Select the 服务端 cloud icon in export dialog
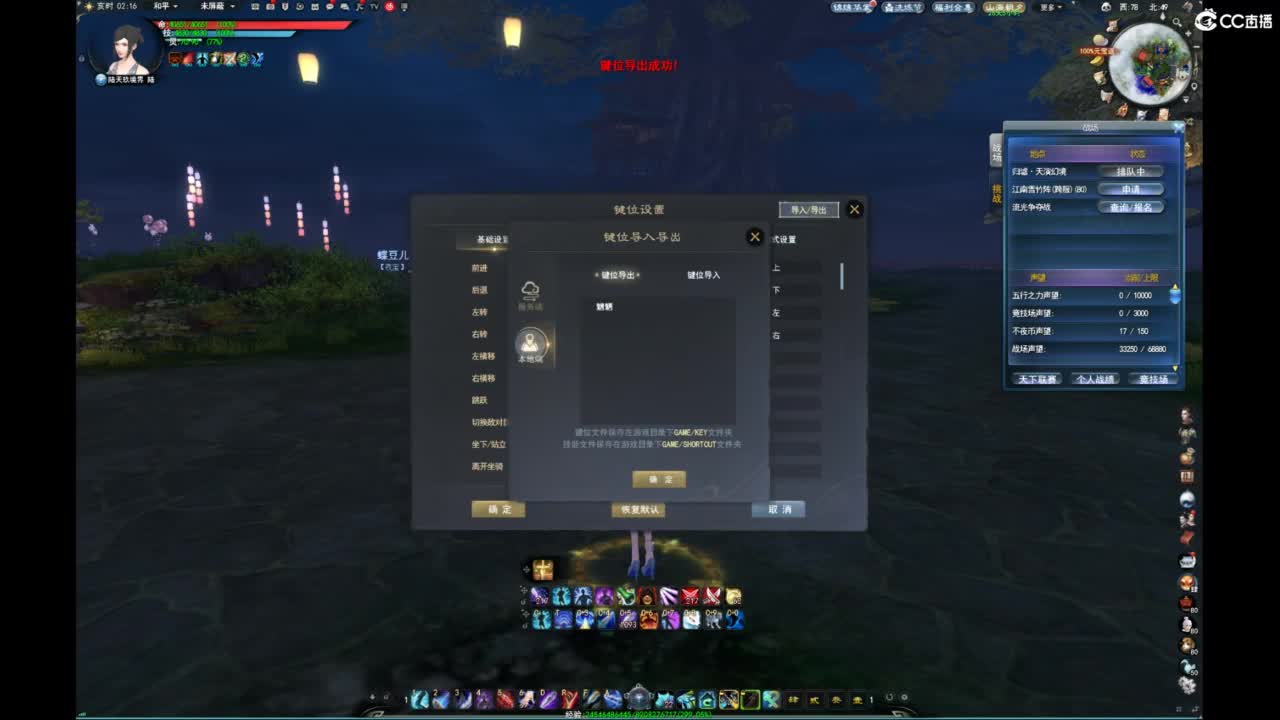1280x720 pixels. 532,292
